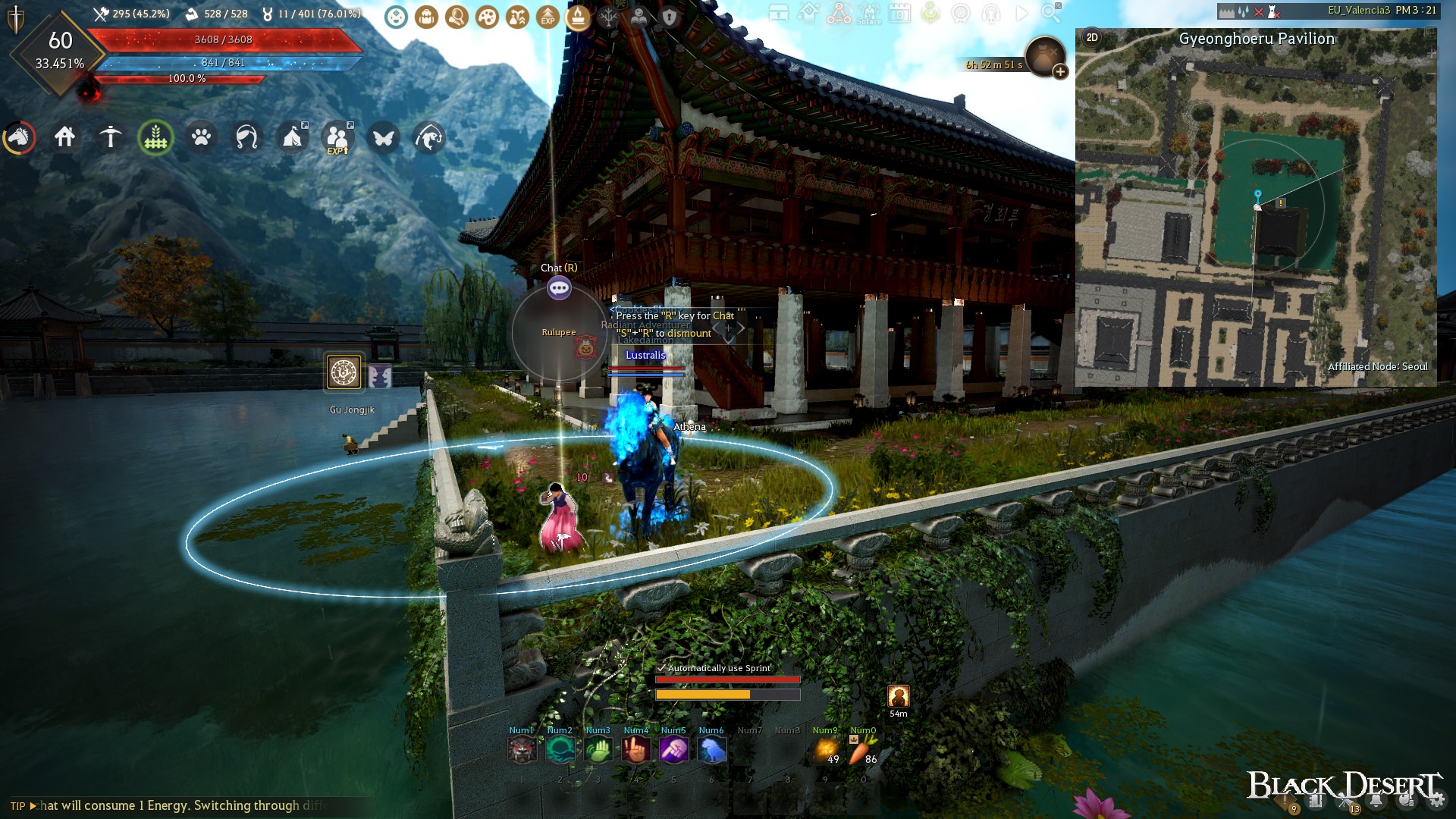The image size is (1456, 819).
Task: Open the treasure chest icon at top-right
Action: [x=778, y=14]
